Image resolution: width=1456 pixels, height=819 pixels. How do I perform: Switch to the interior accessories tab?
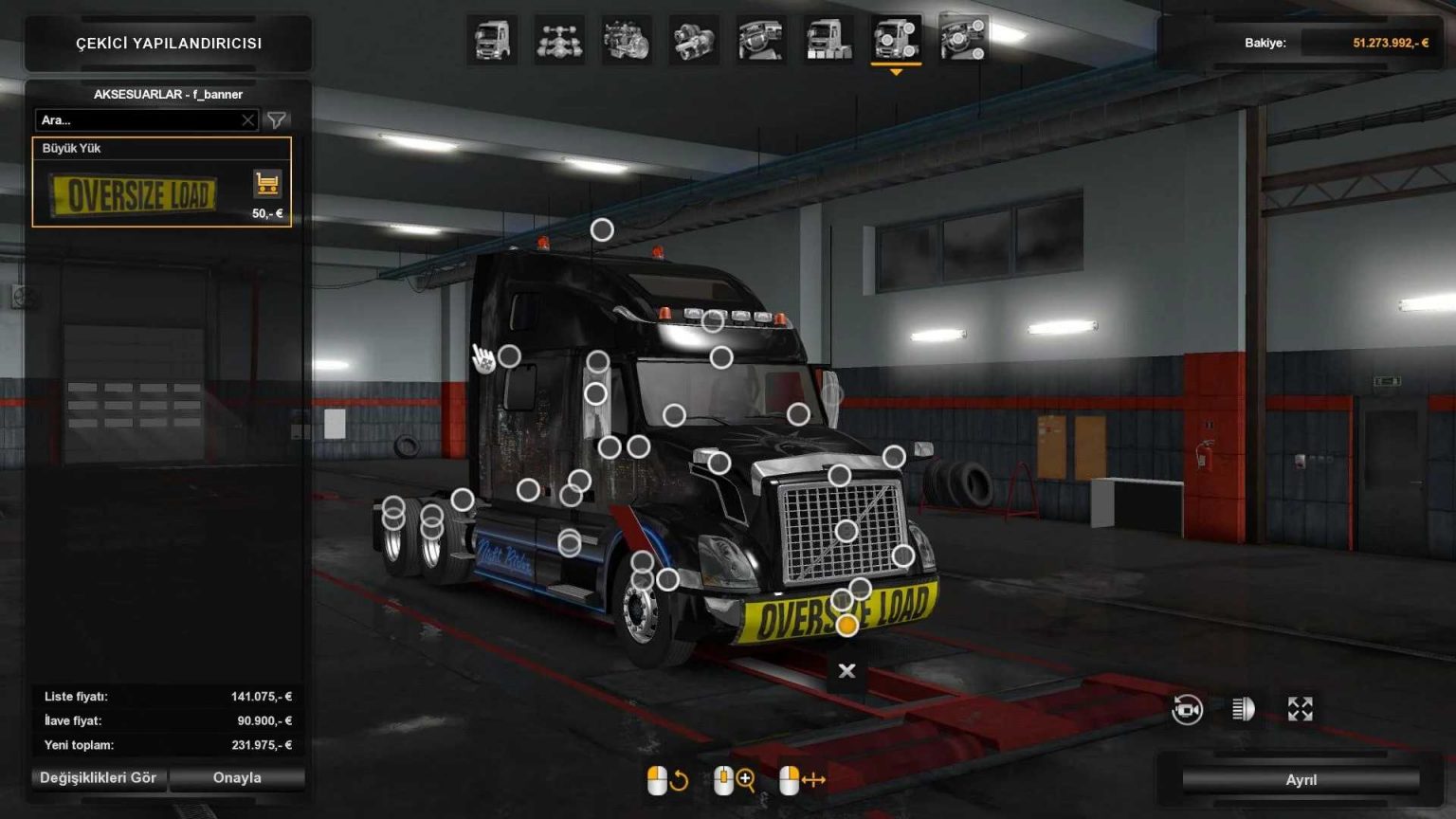pos(964,41)
